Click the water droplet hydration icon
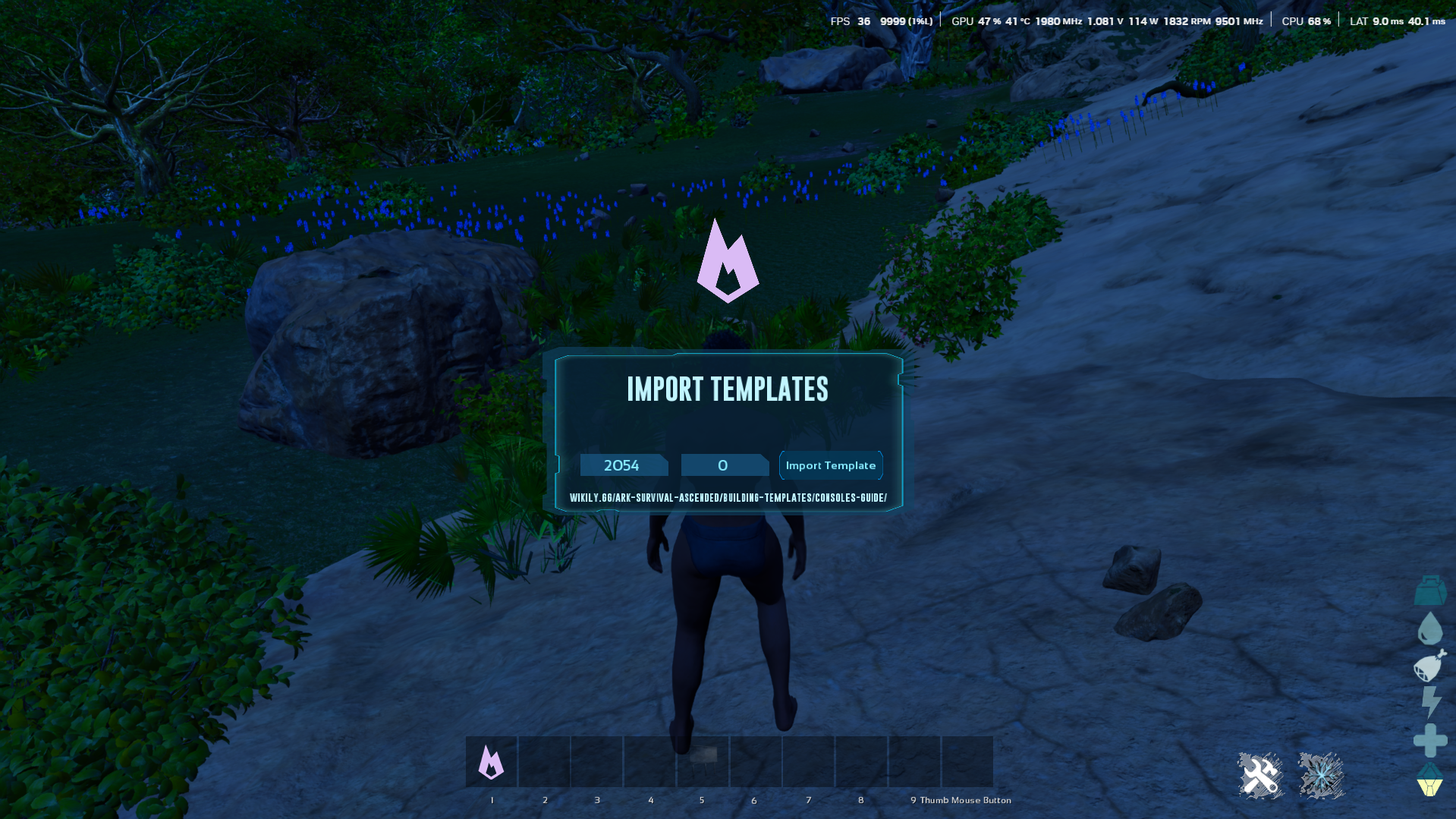 pyautogui.click(x=1429, y=628)
